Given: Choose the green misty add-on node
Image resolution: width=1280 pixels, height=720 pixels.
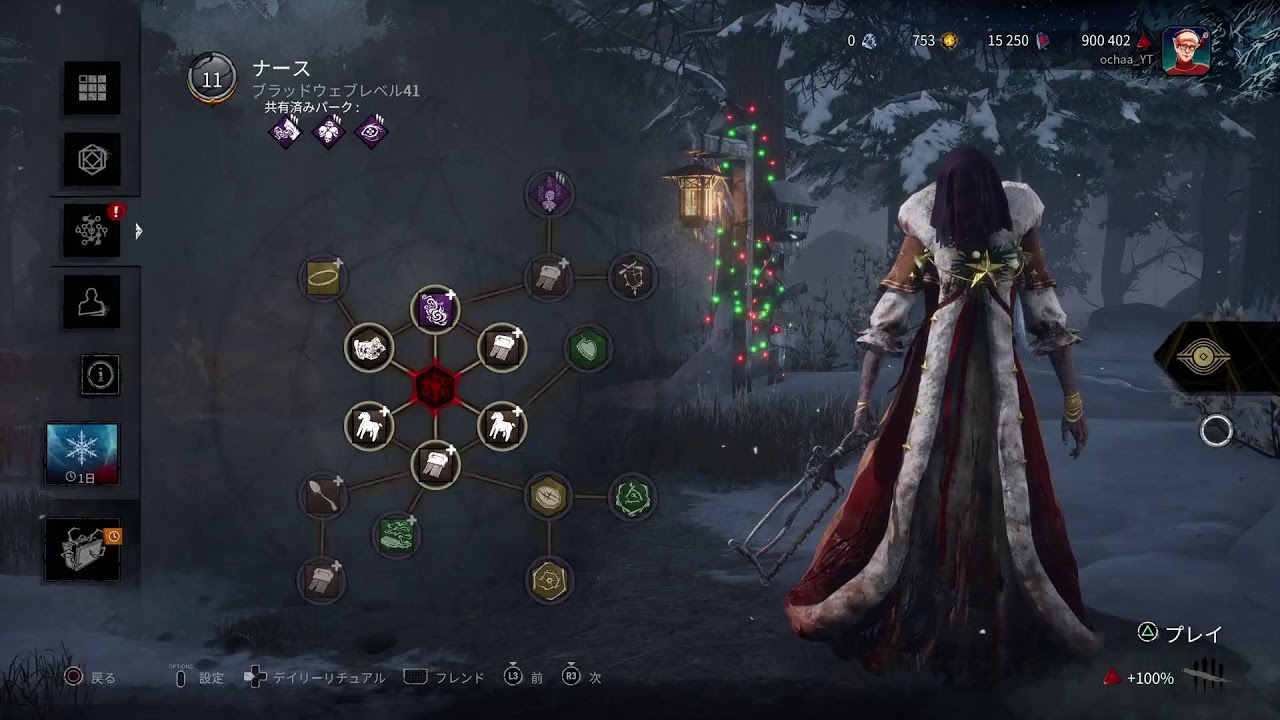Looking at the screenshot, I should [397, 534].
